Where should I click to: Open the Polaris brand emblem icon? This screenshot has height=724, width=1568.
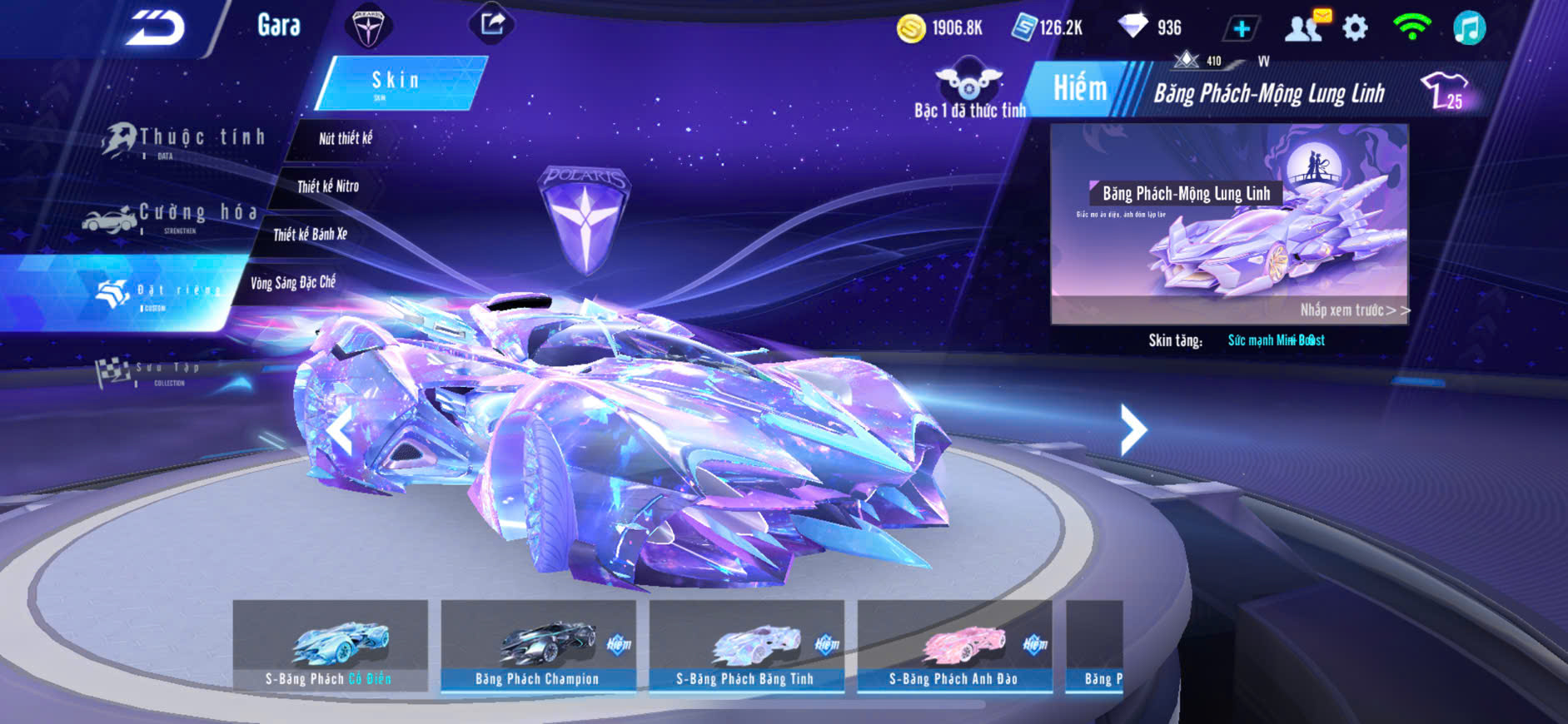[x=368, y=27]
